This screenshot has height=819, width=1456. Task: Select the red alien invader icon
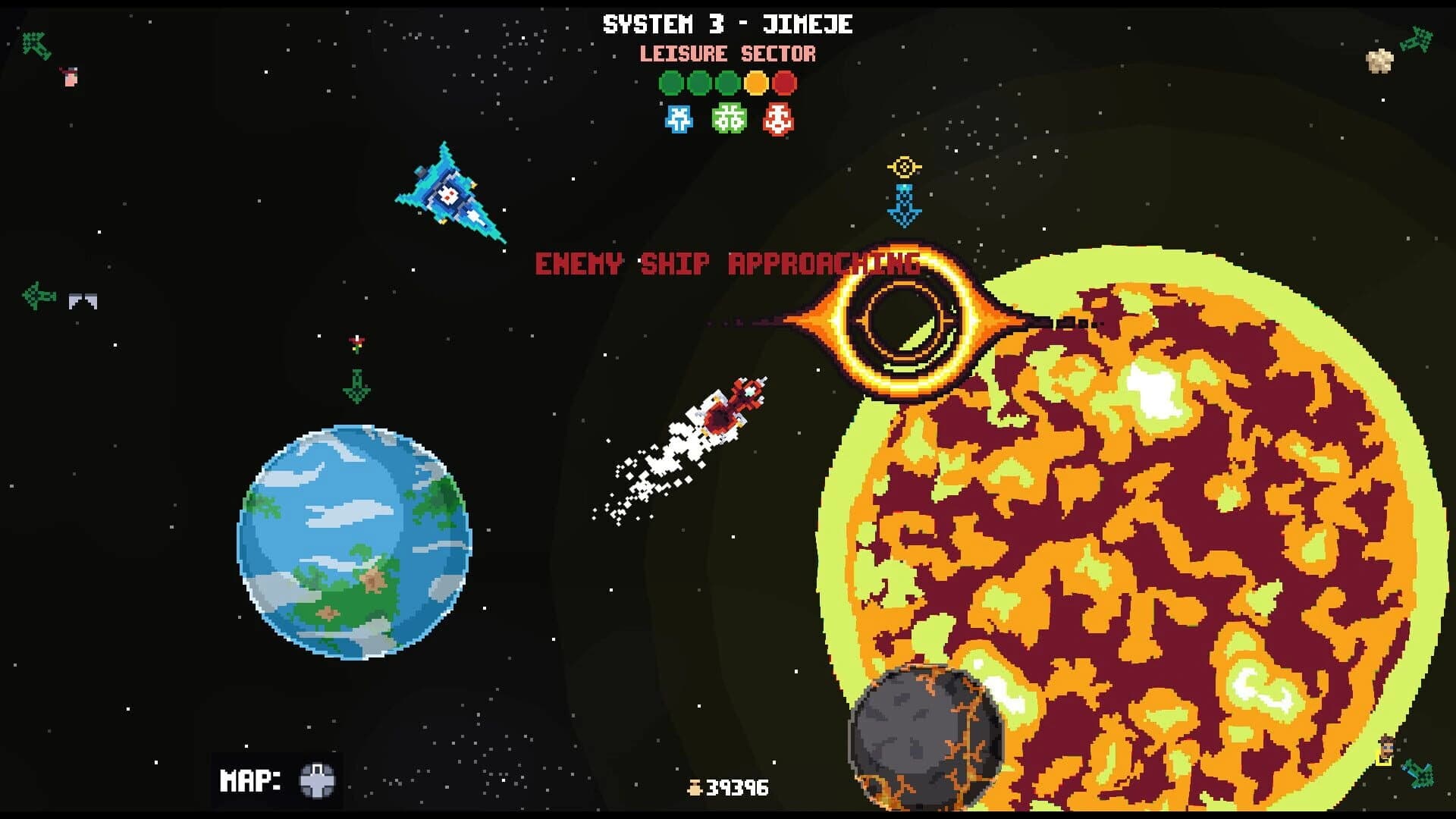tap(777, 118)
